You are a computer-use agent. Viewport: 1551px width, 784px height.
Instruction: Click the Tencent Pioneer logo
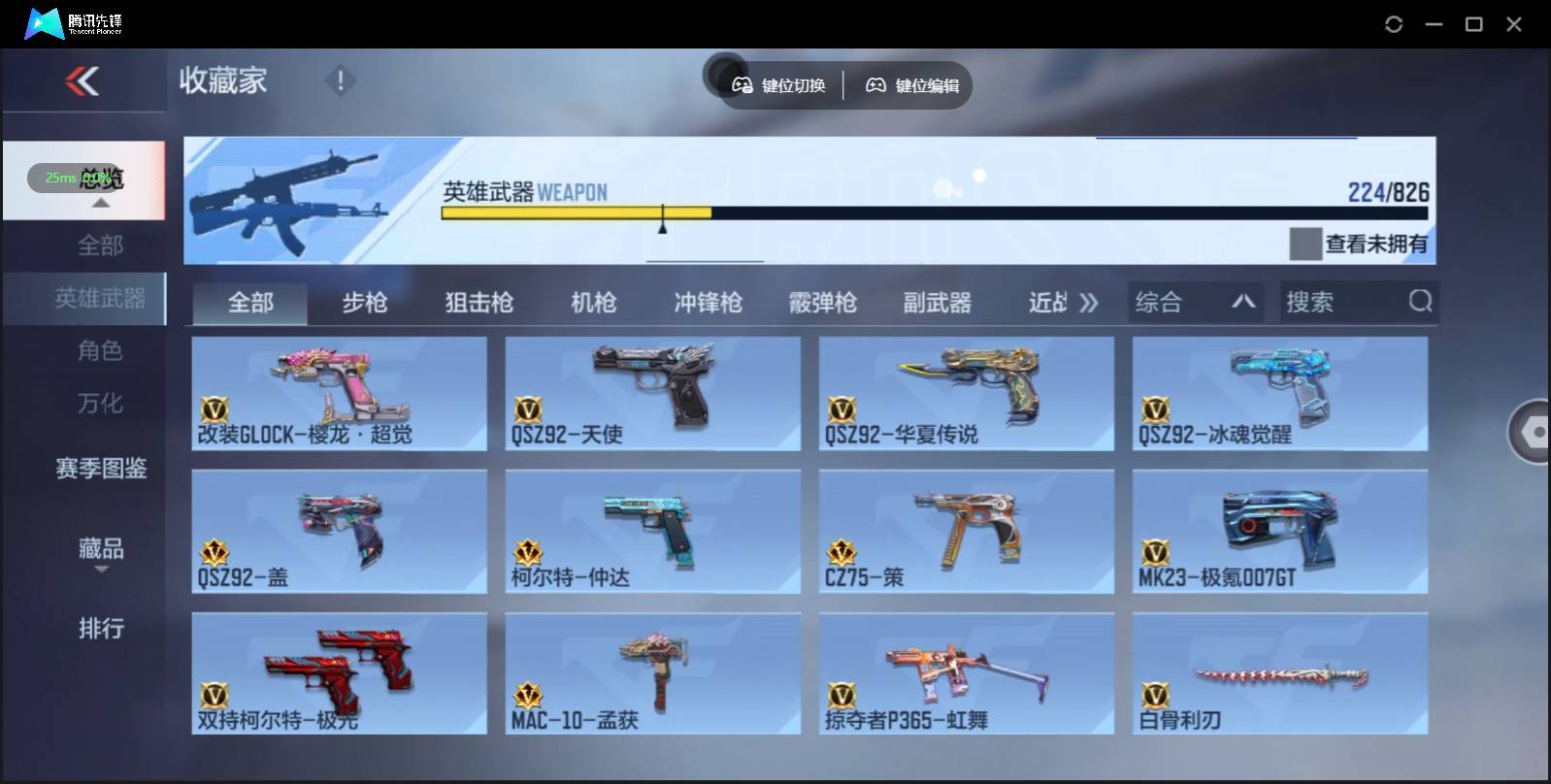coord(44,22)
